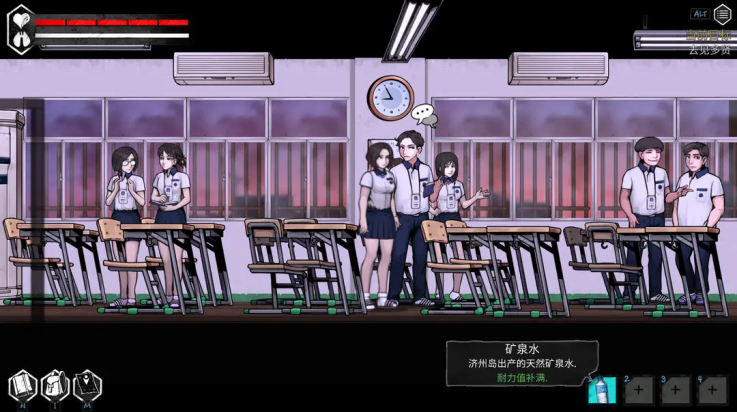Select the empty quick slot numbered 2

coord(639,390)
